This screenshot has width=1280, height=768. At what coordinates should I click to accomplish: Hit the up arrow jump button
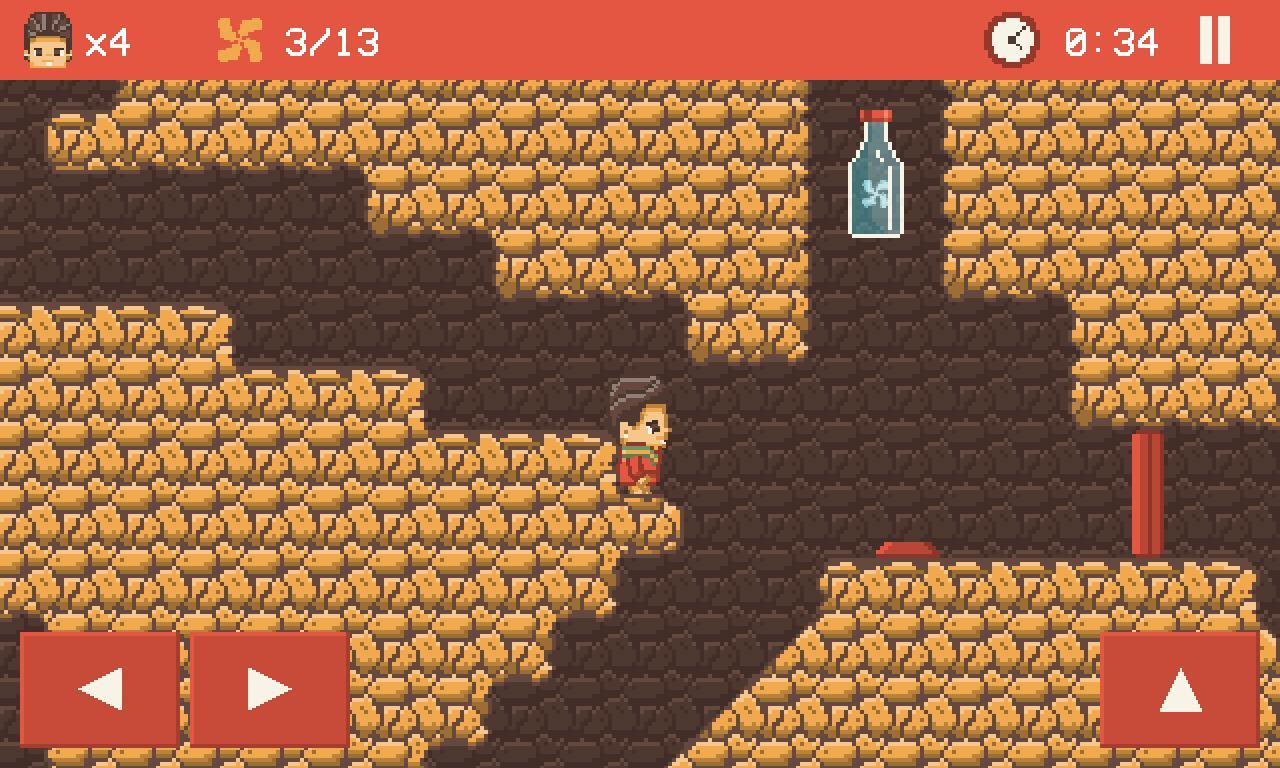click(1180, 689)
